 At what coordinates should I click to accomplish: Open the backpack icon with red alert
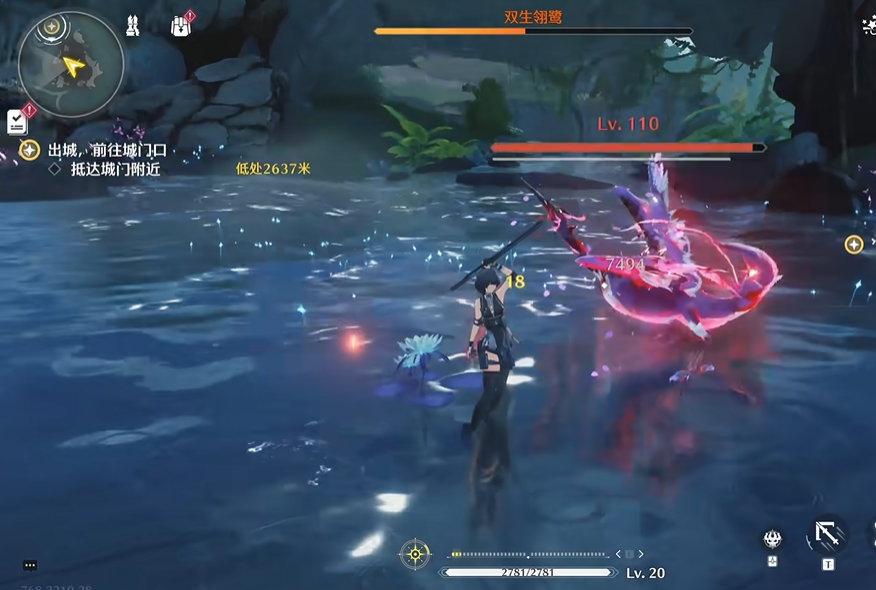pos(181,25)
